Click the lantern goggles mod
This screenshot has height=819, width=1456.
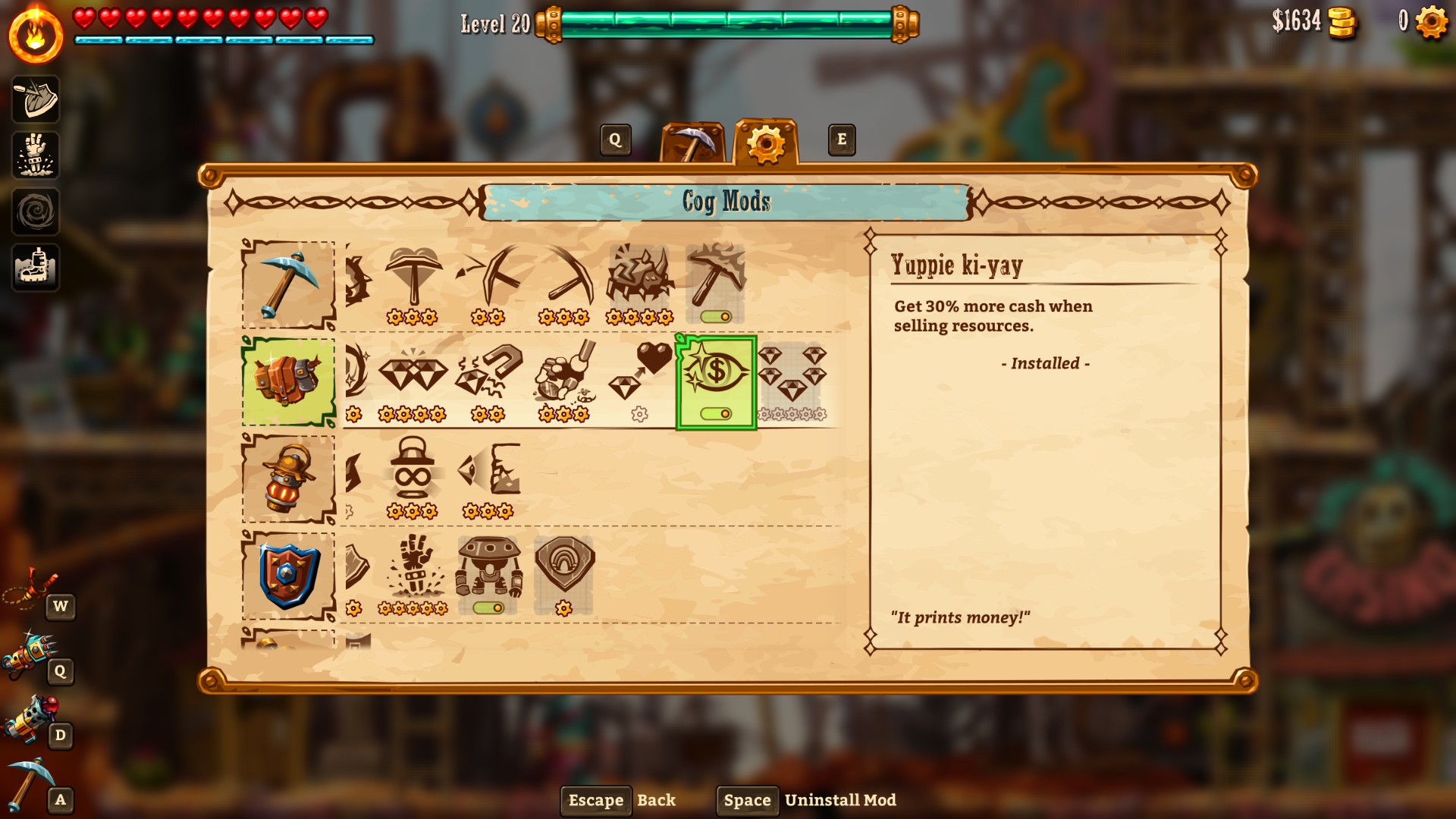click(x=410, y=470)
